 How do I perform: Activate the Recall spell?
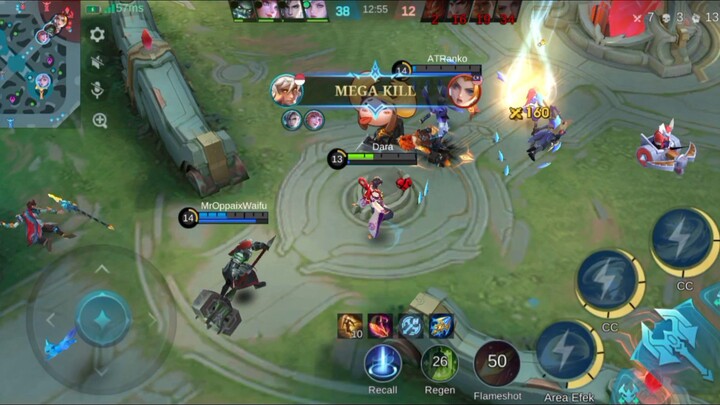click(x=383, y=363)
